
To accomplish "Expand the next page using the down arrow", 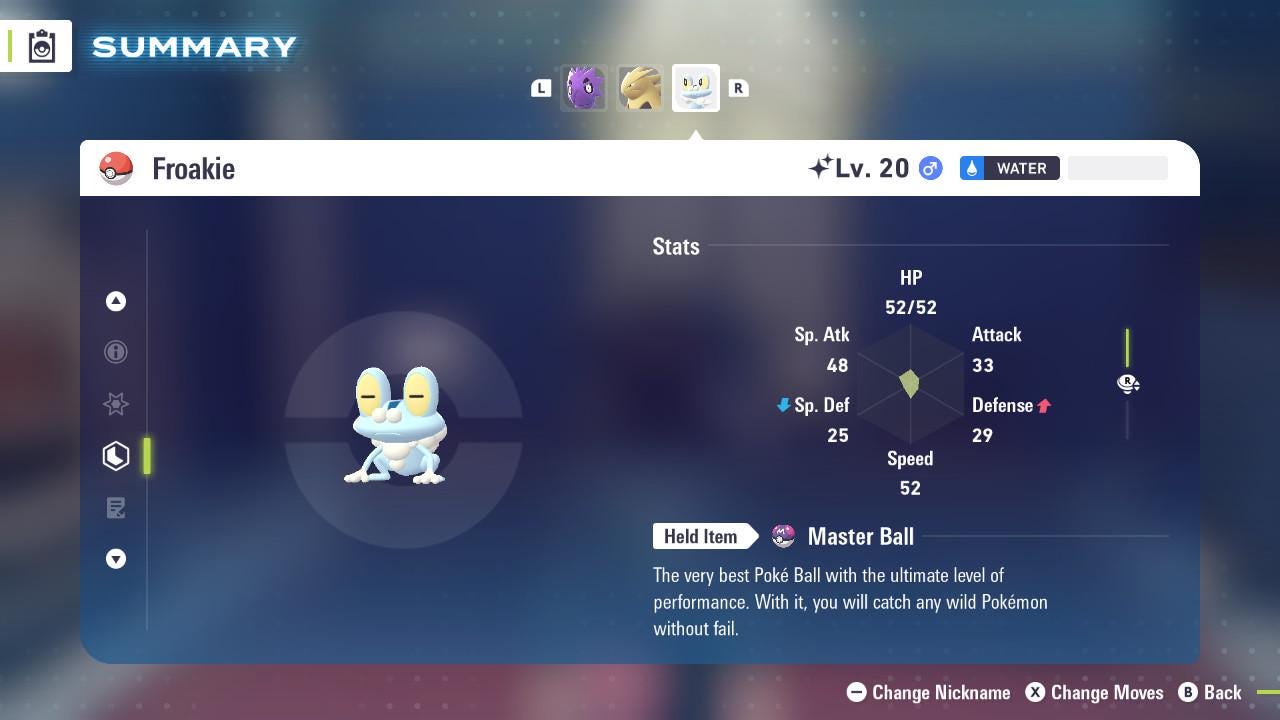I will click(x=116, y=559).
